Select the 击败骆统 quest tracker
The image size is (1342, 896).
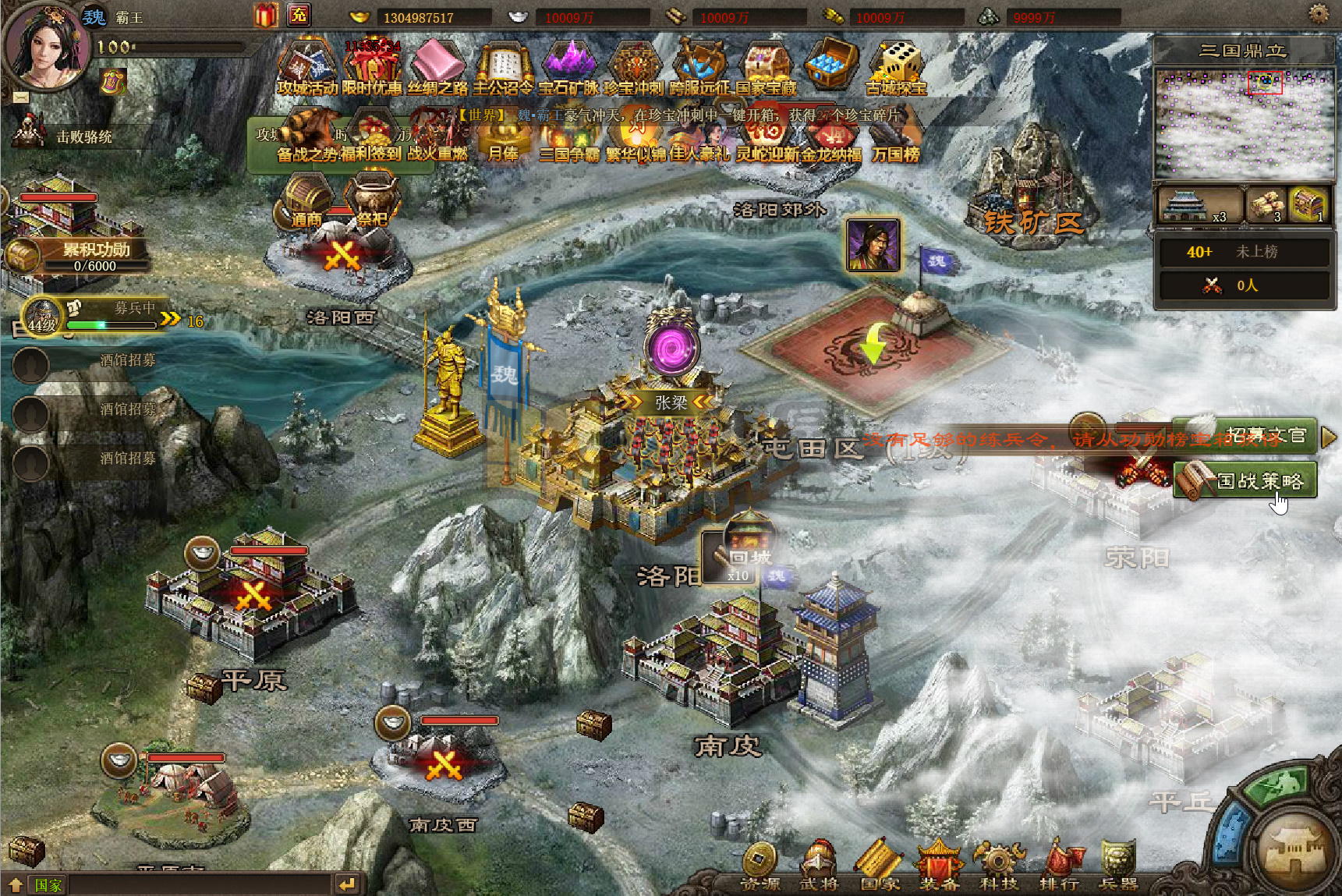83,136
